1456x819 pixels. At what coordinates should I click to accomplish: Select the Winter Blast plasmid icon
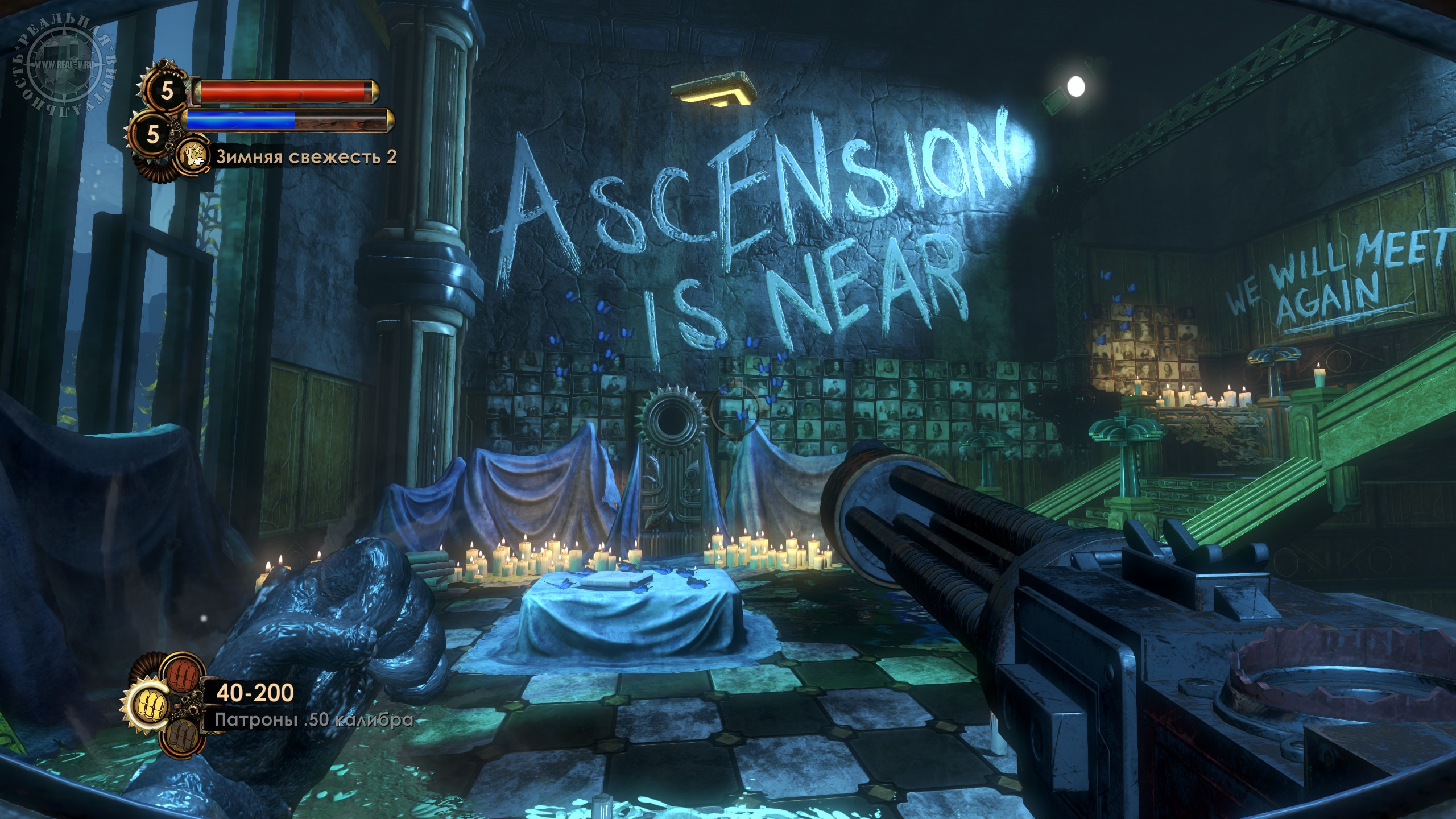pyautogui.click(x=192, y=156)
